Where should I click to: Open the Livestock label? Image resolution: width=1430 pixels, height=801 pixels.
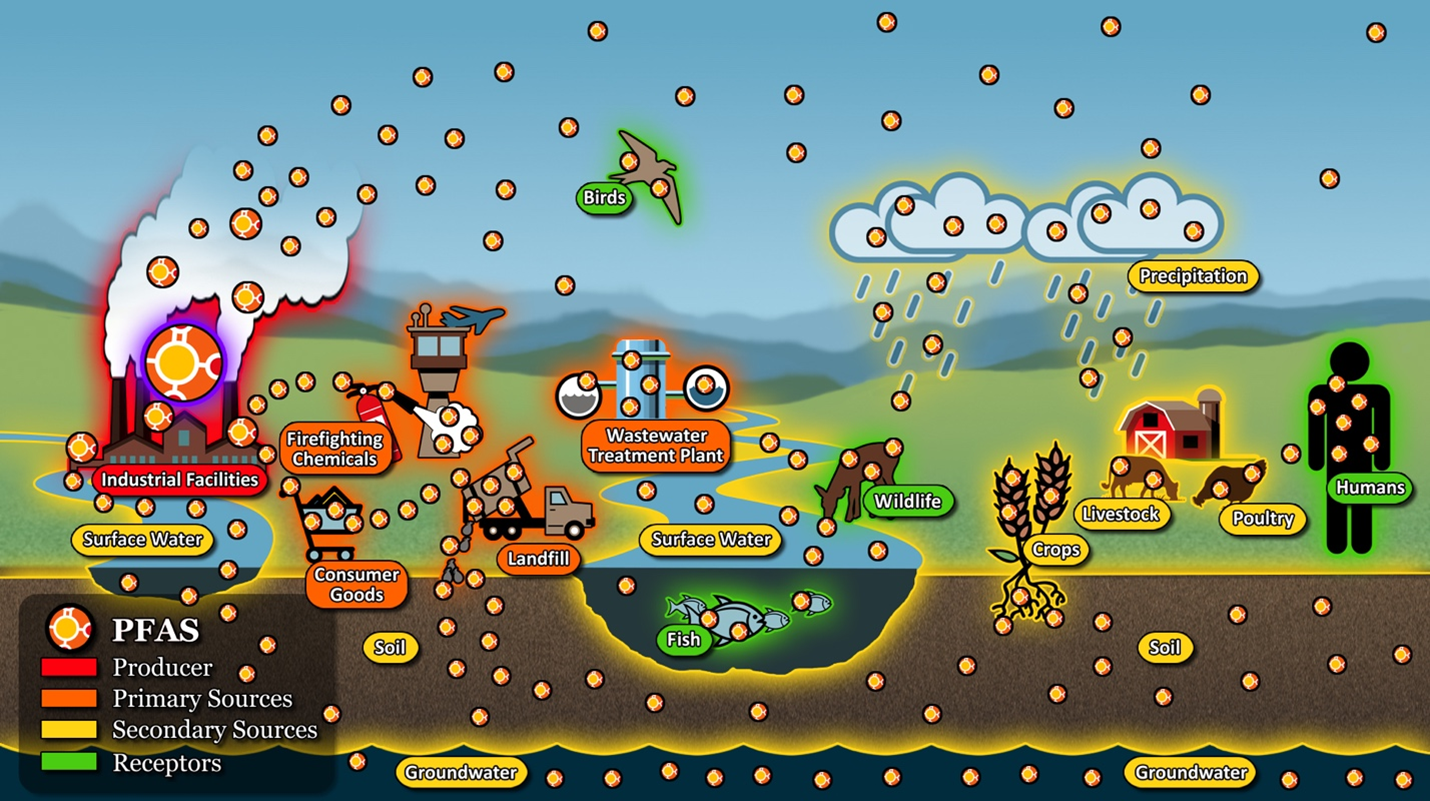1122,515
